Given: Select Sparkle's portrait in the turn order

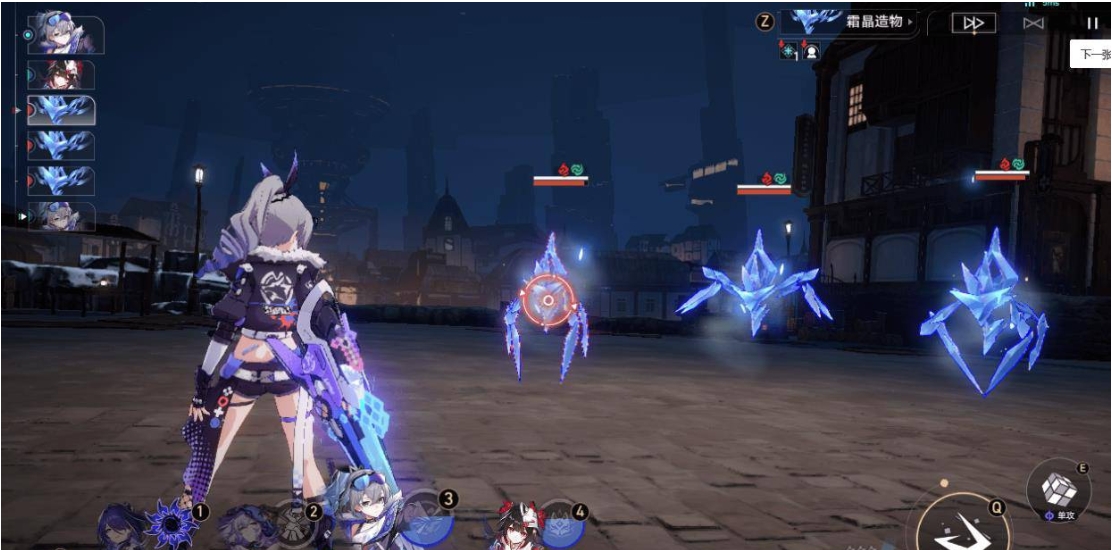Looking at the screenshot, I should point(61,75).
